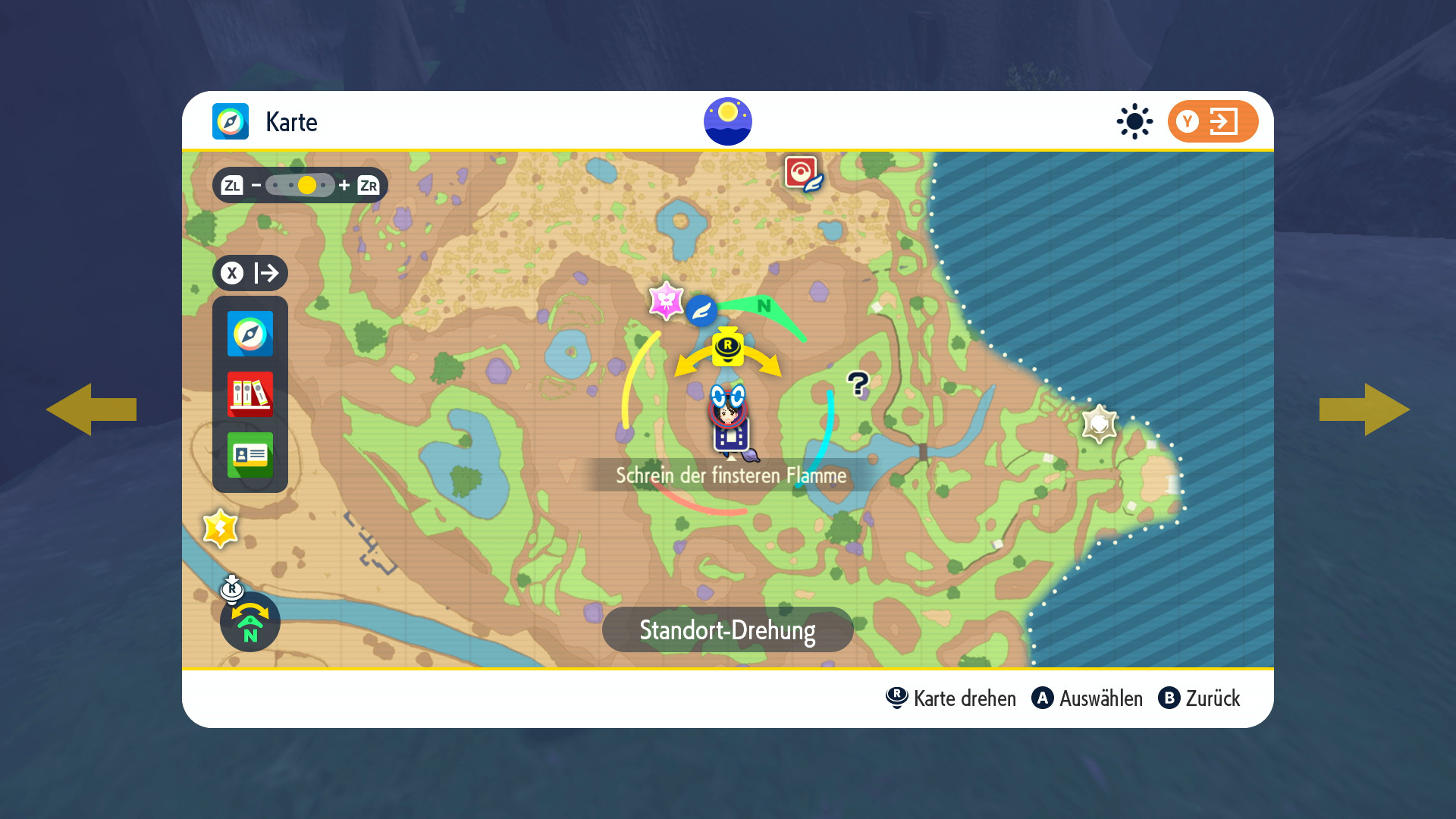Choose the Pokémon Center marker on map
This screenshot has height=819, width=1456.
point(802,174)
